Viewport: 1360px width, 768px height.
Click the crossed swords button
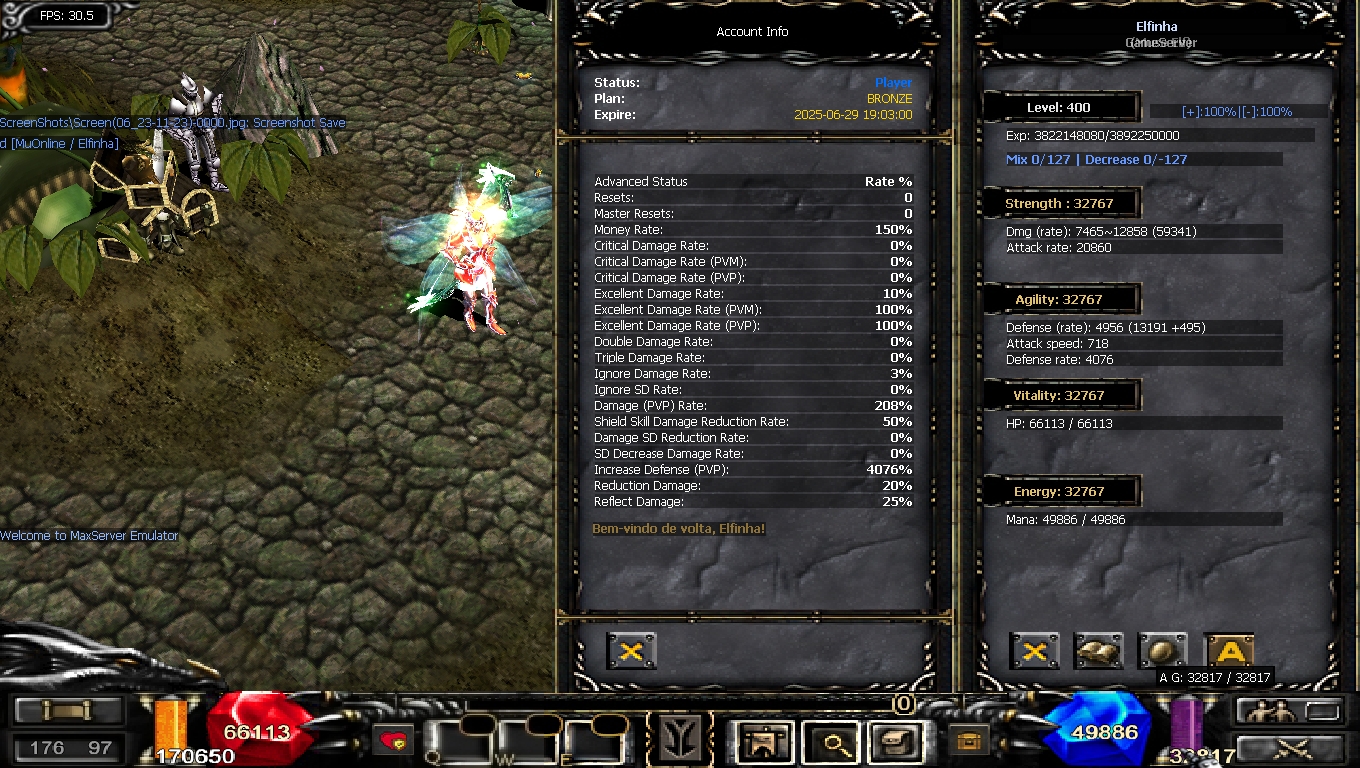1288,748
